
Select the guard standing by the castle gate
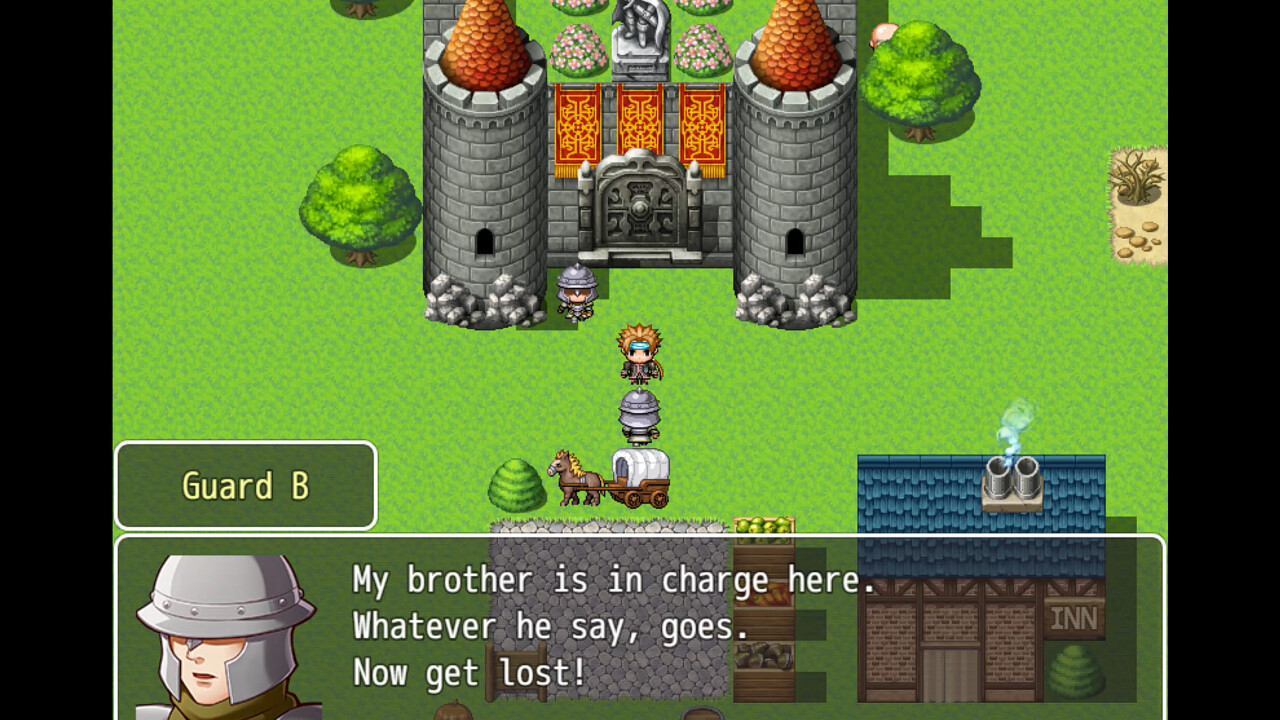(x=577, y=293)
